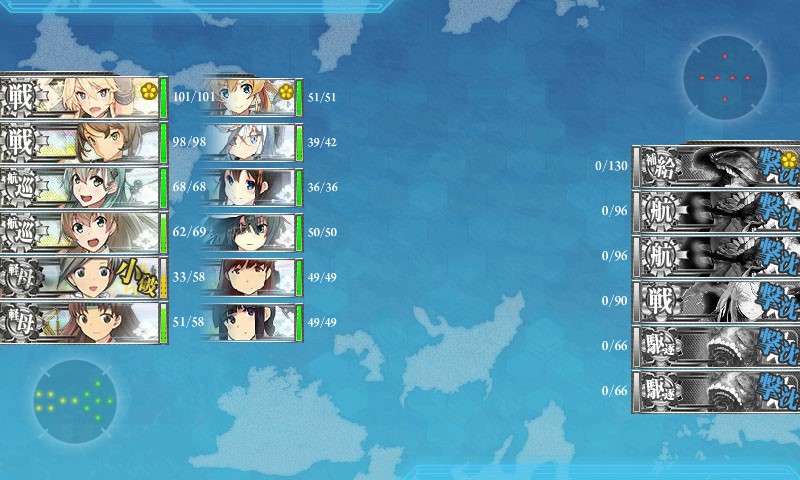800x480 pixels.
Task: Pick the silver-haired escort at 39/42 HP
Action: (250, 142)
